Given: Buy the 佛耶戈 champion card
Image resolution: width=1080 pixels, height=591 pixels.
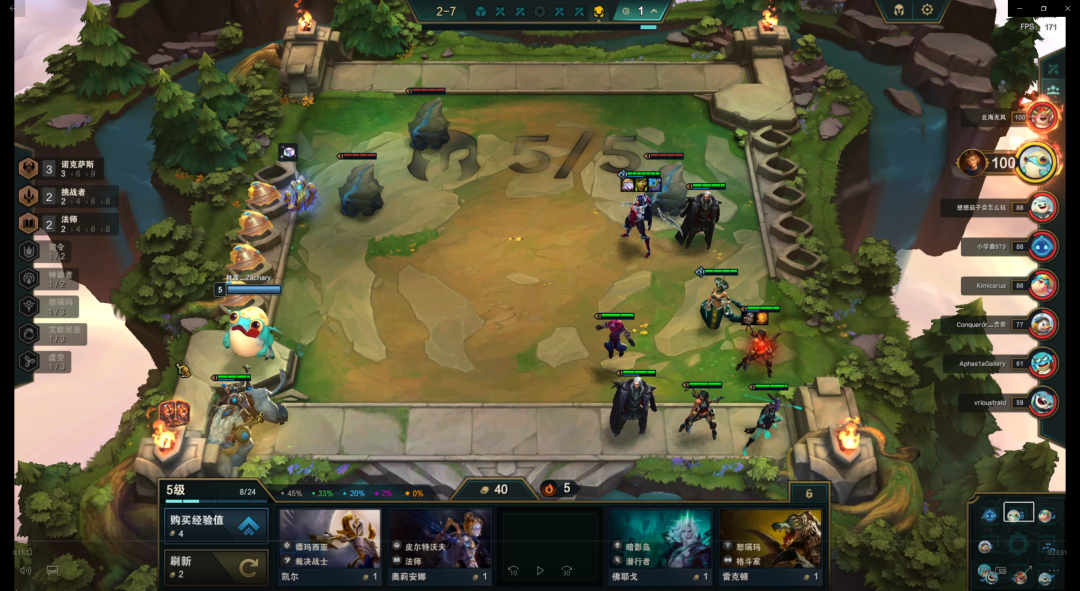Looking at the screenshot, I should [661, 546].
